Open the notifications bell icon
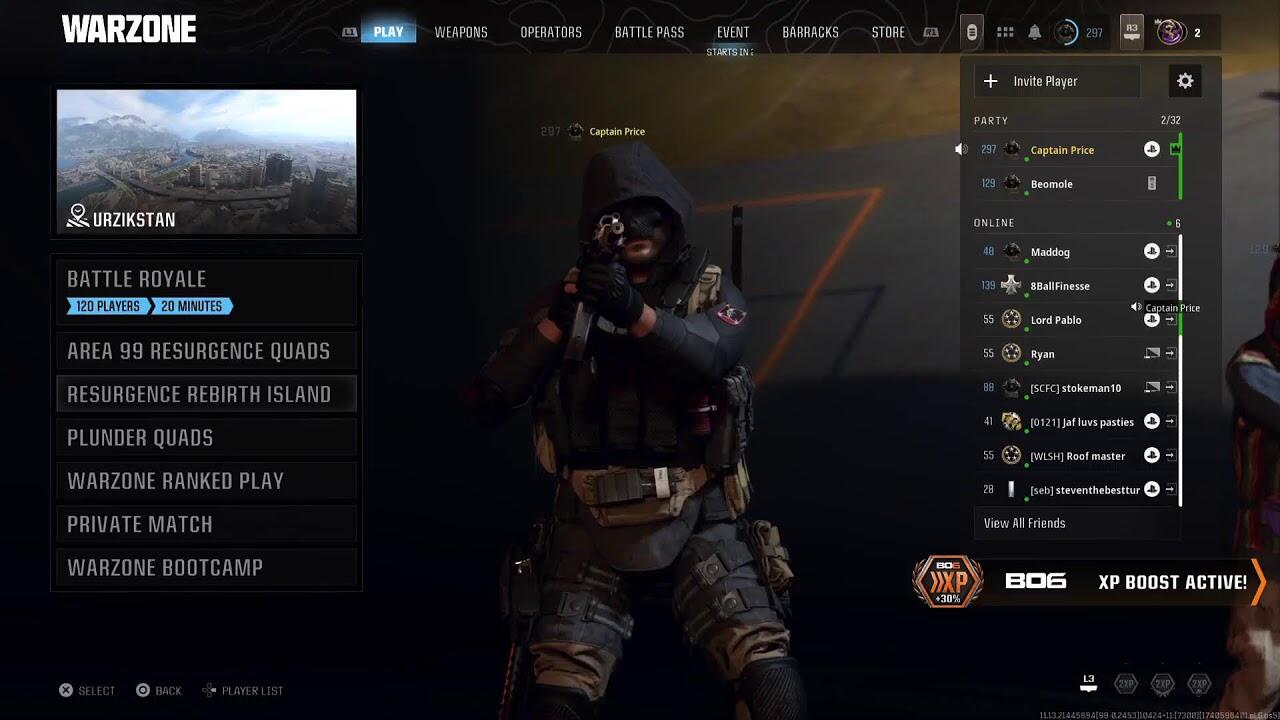 pos(1035,32)
